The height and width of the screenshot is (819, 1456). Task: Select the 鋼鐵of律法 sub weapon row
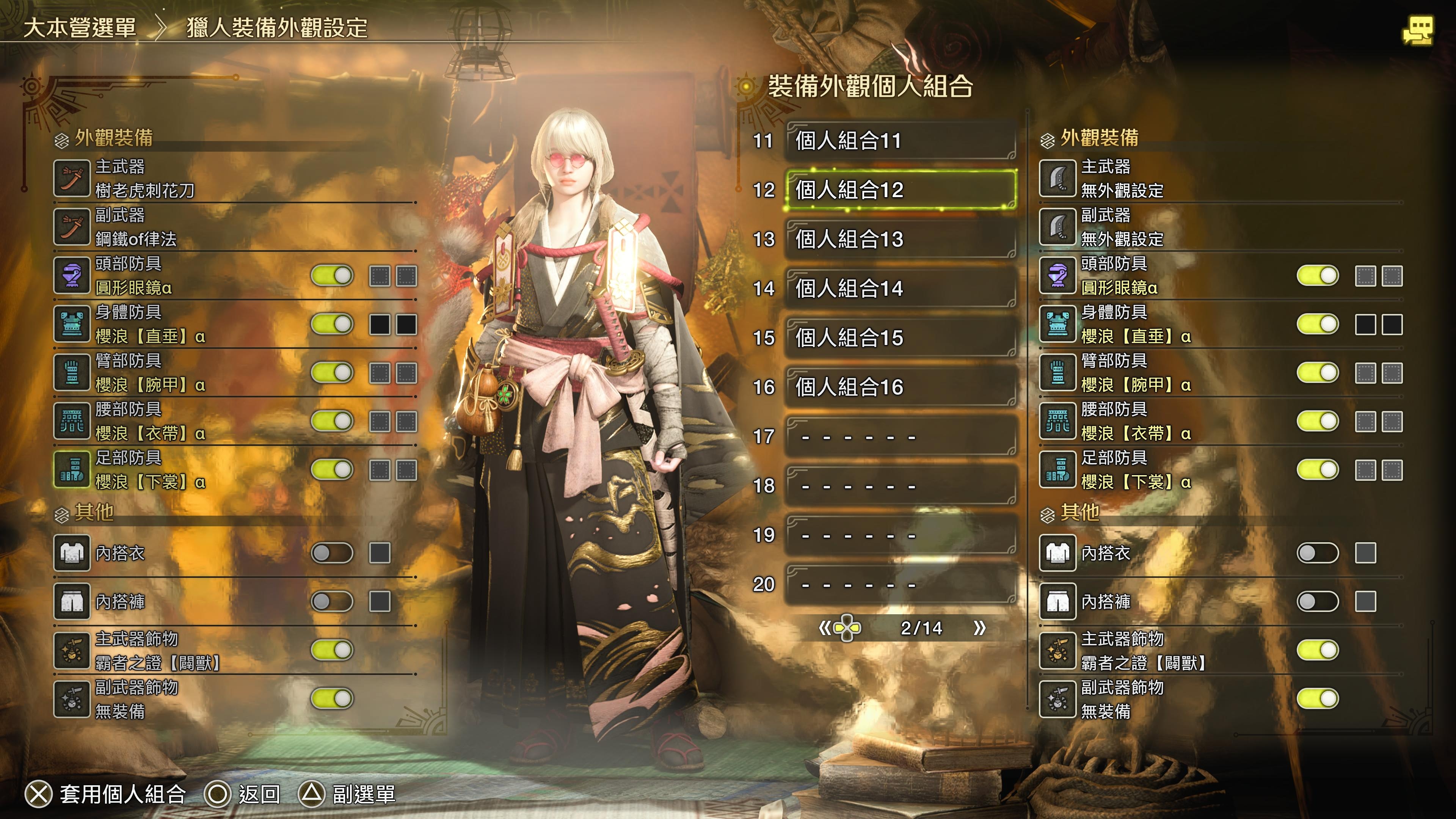235,227
